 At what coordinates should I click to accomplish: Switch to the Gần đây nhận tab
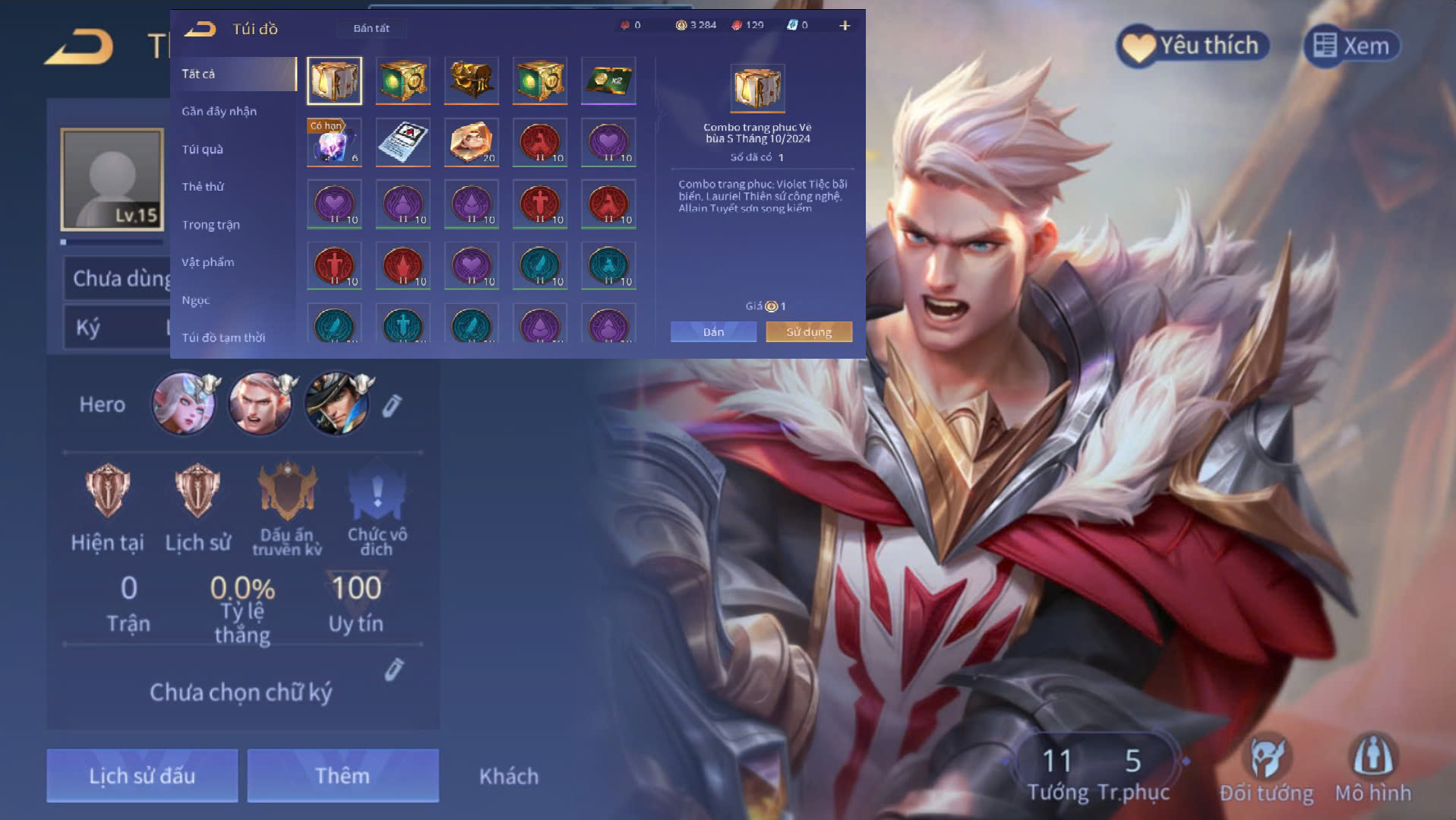click(x=220, y=111)
